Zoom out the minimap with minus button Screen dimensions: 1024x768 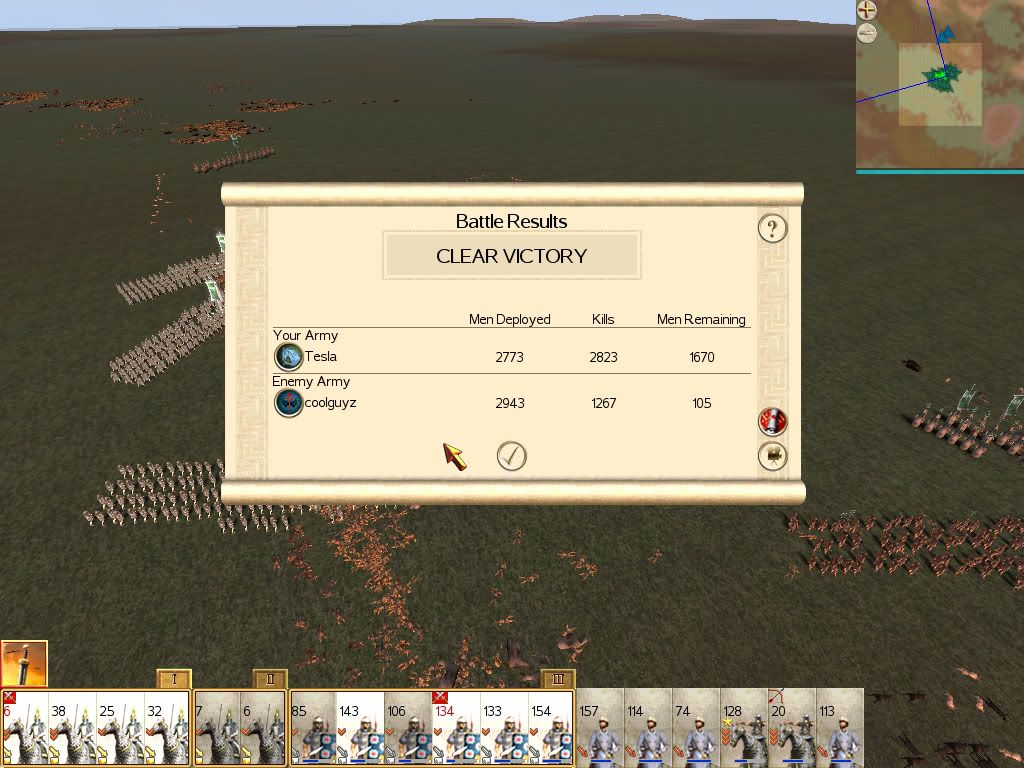(x=867, y=34)
